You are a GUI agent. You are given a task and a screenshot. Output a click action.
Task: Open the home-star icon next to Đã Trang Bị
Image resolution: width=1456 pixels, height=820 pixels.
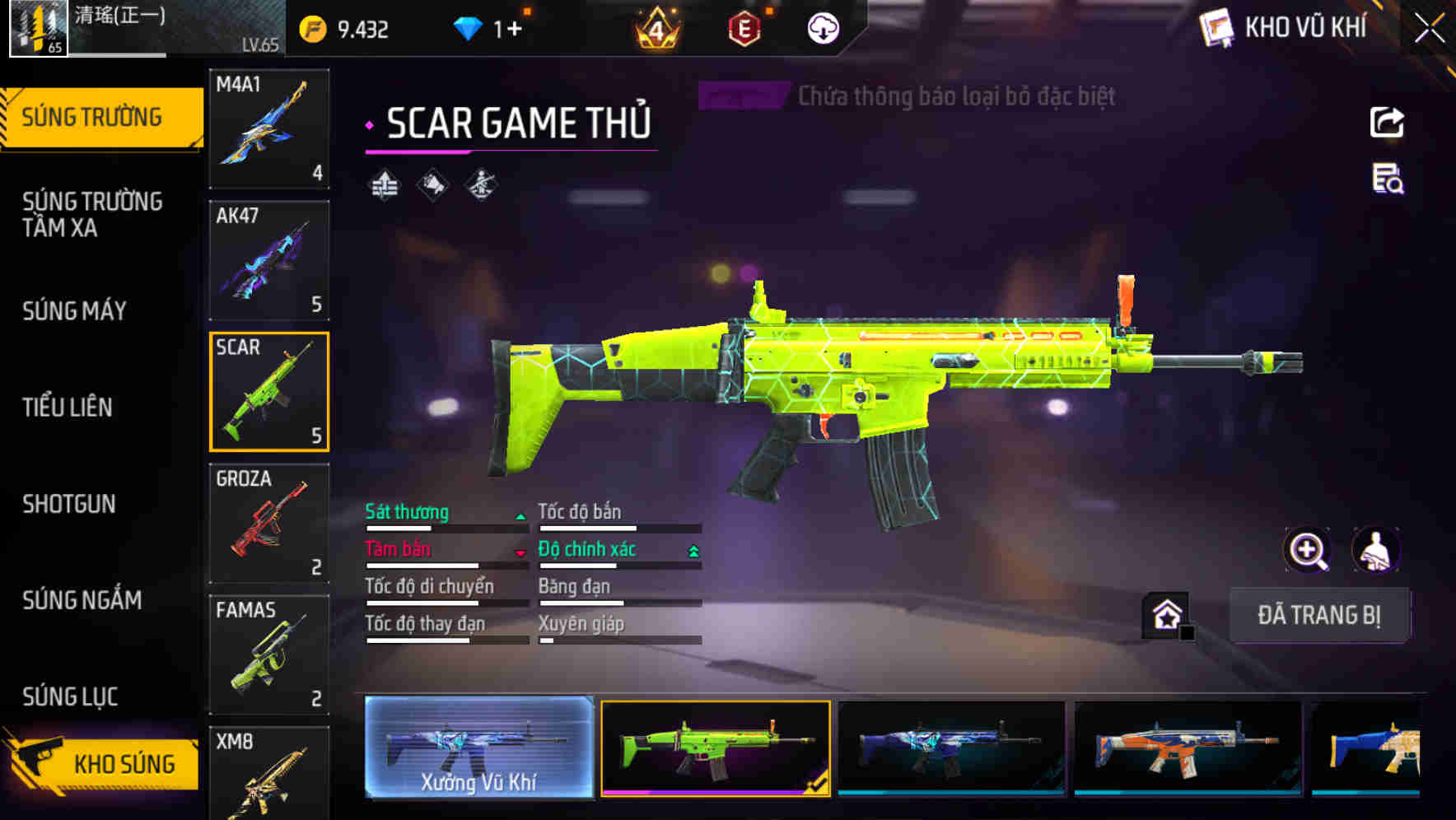click(1166, 613)
